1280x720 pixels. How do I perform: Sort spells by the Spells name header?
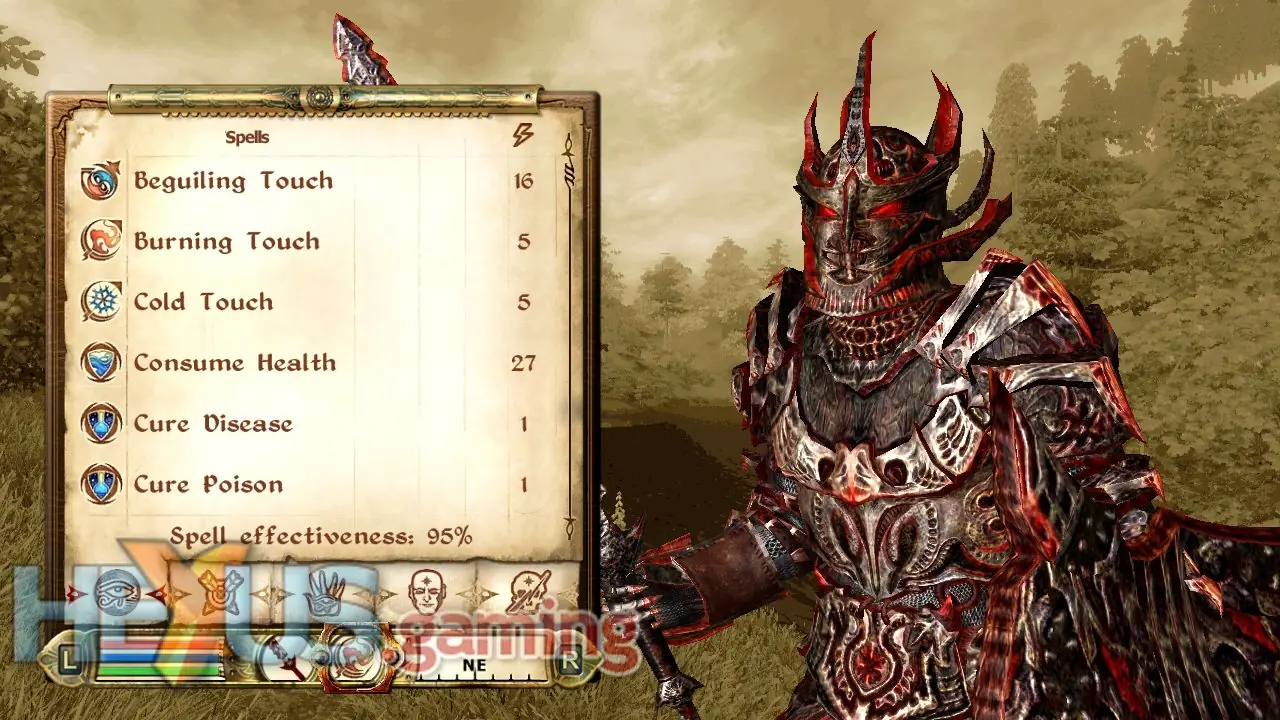[247, 137]
